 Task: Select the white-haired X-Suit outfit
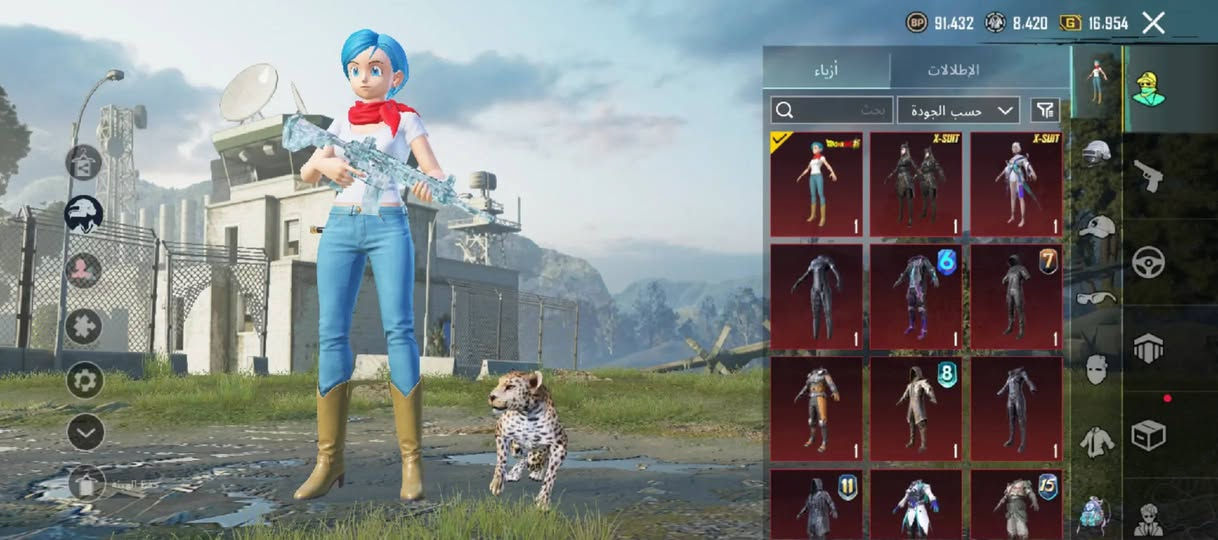pos(1016,185)
